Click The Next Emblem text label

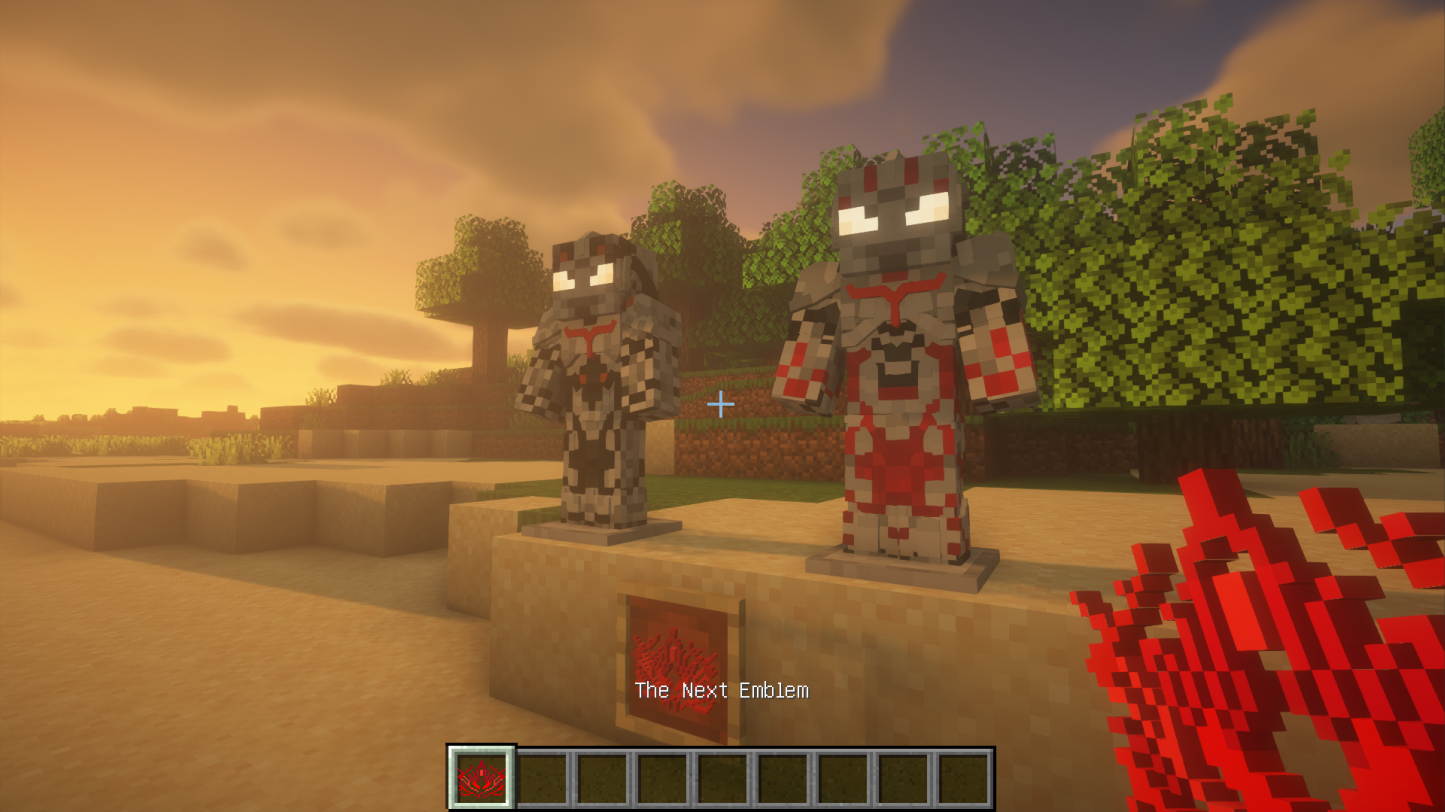click(x=722, y=690)
